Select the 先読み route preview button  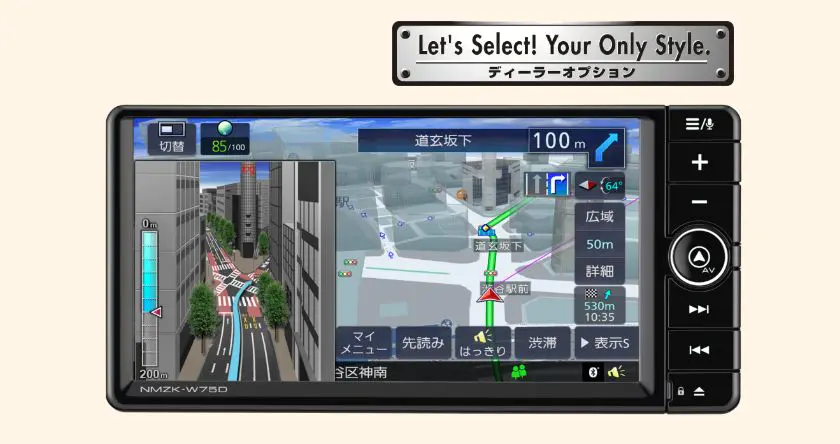click(x=422, y=342)
